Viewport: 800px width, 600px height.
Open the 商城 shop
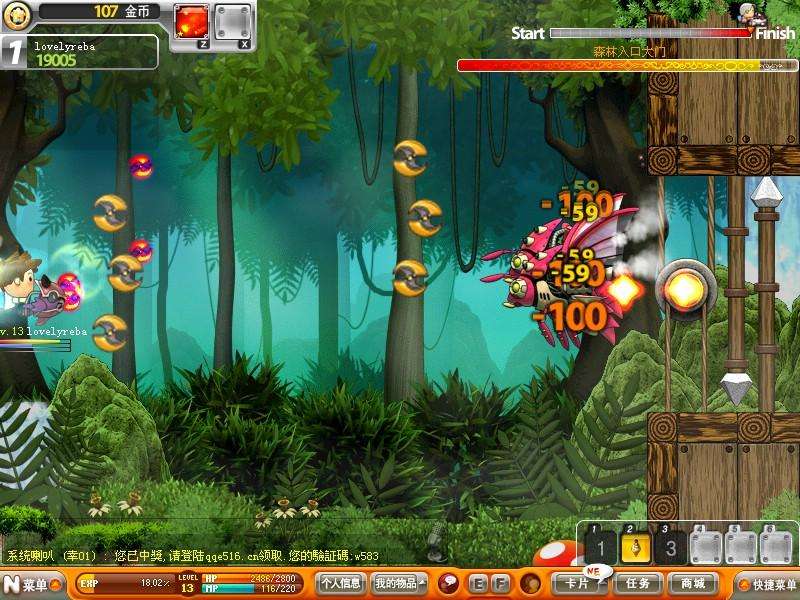pyautogui.click(x=693, y=583)
